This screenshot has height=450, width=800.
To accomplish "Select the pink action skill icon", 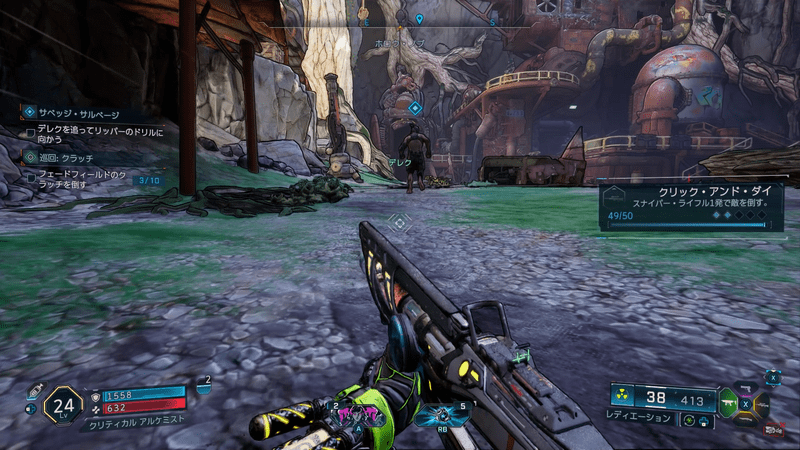I will tap(358, 413).
